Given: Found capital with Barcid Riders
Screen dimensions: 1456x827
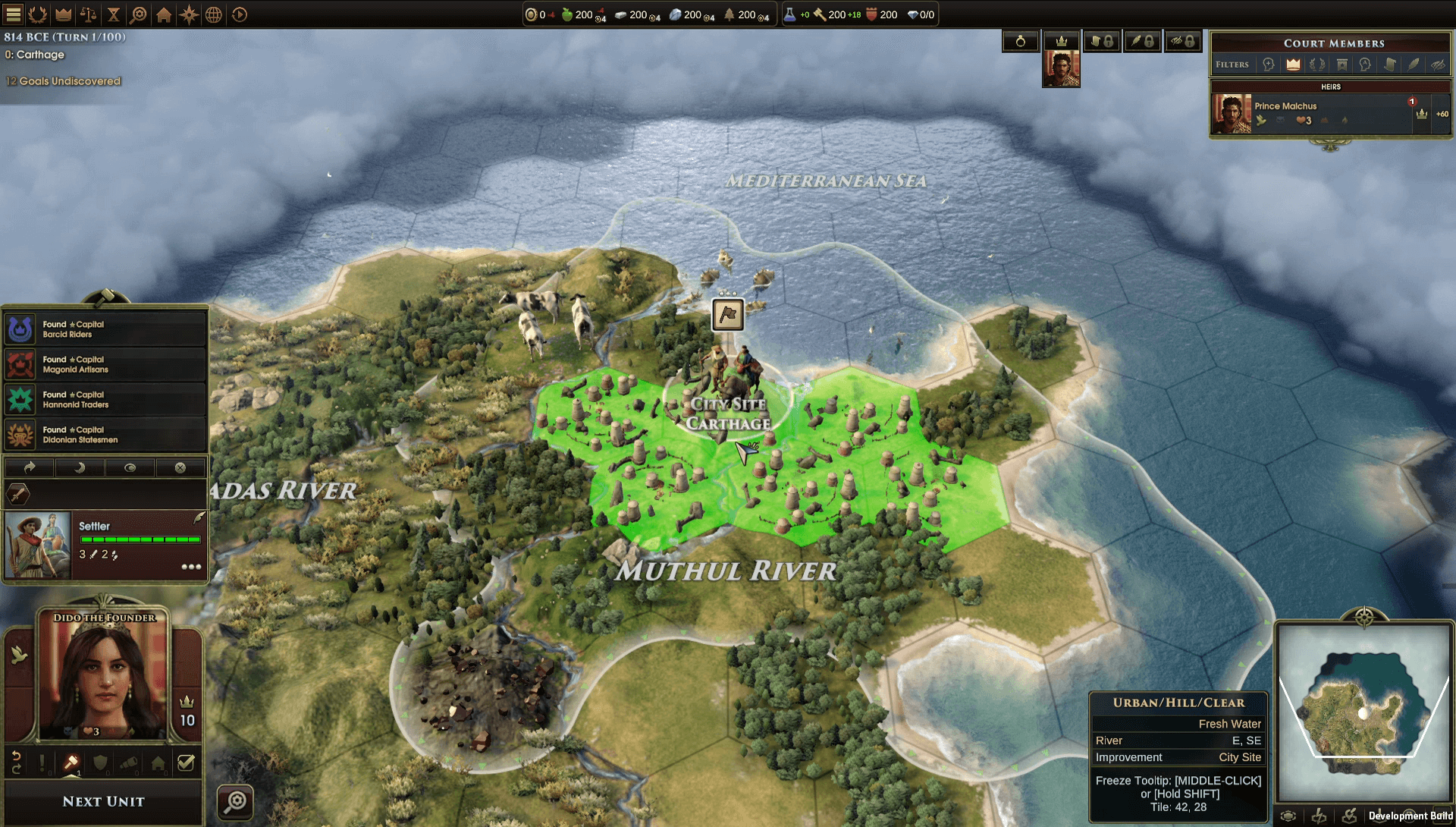Looking at the screenshot, I should click(105, 329).
